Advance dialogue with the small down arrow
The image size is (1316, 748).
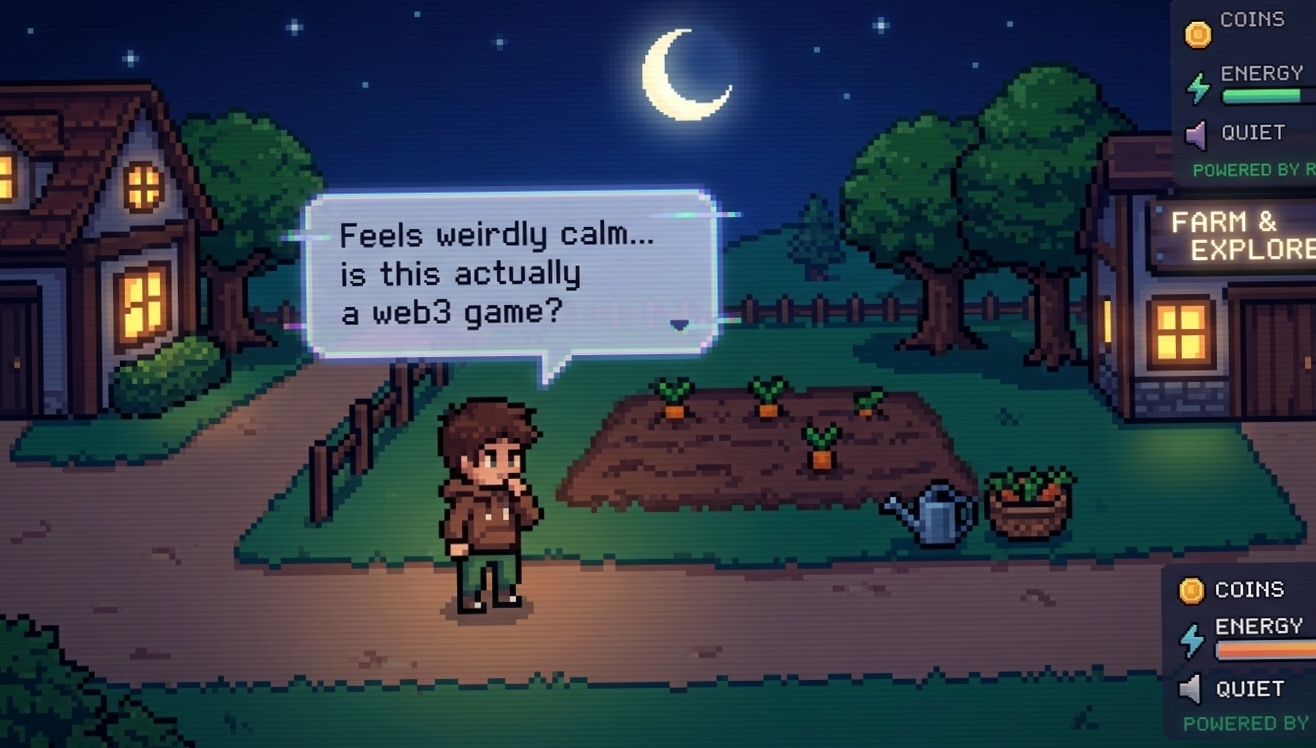tap(680, 324)
